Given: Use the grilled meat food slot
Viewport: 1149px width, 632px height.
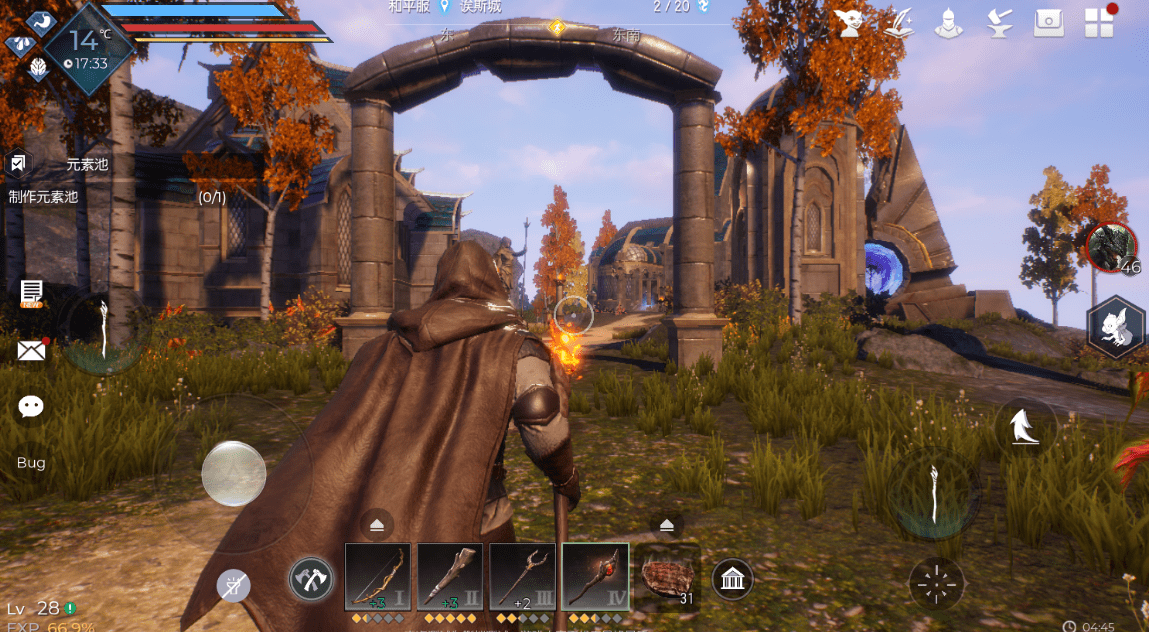Looking at the screenshot, I should (667, 577).
